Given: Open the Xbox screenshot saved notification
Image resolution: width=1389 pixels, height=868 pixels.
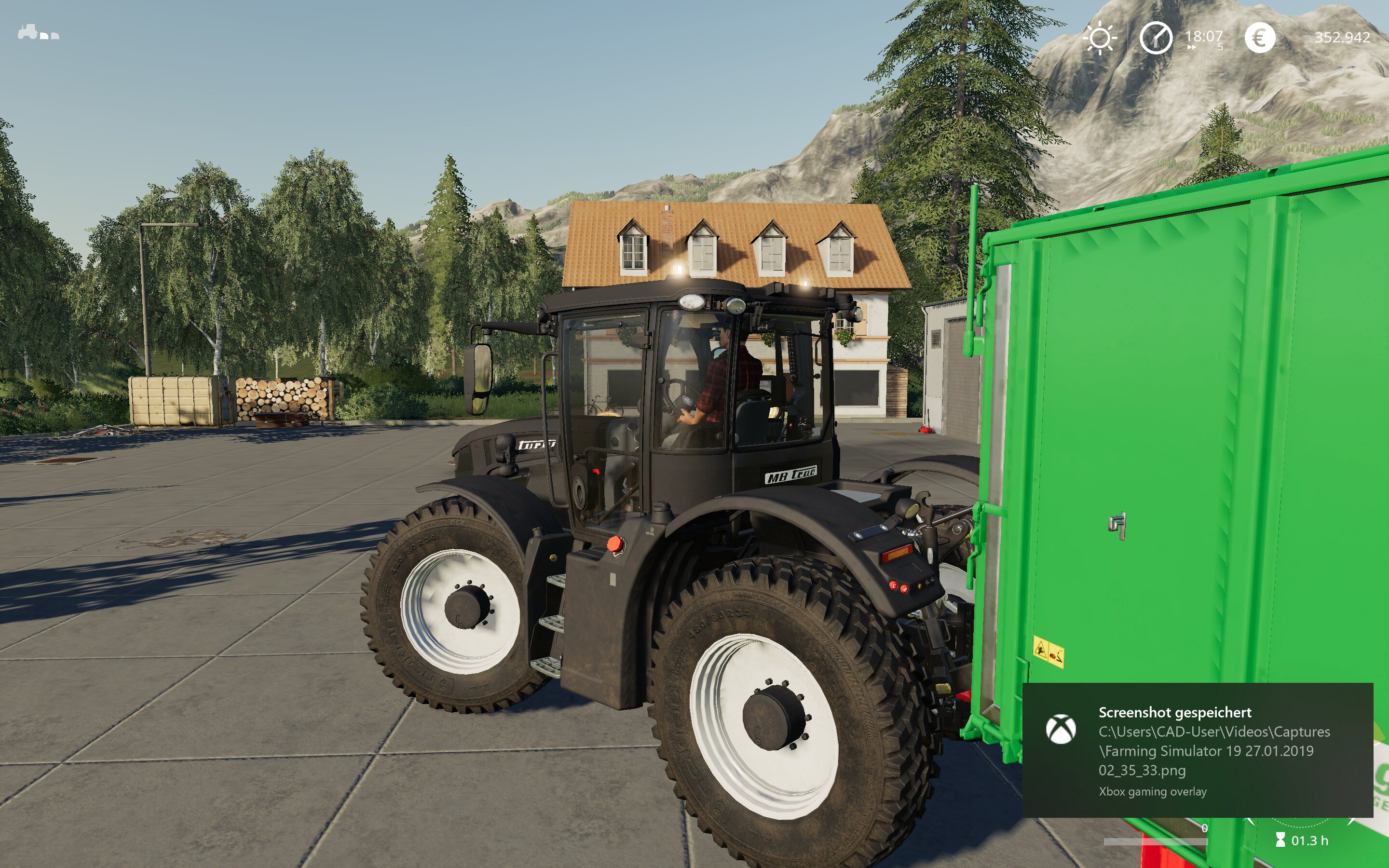Looking at the screenshot, I should (1198, 750).
